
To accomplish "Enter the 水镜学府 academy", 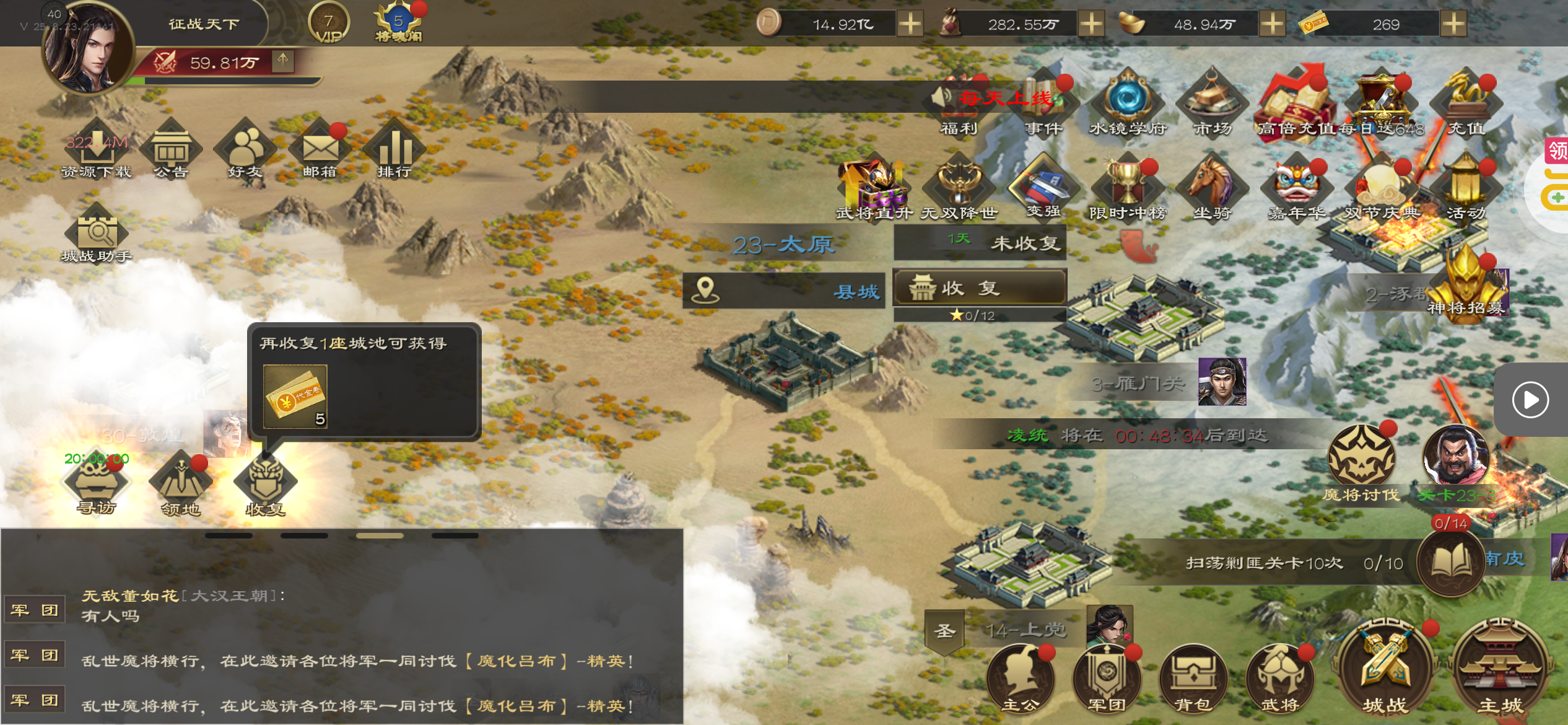I will click(1127, 102).
